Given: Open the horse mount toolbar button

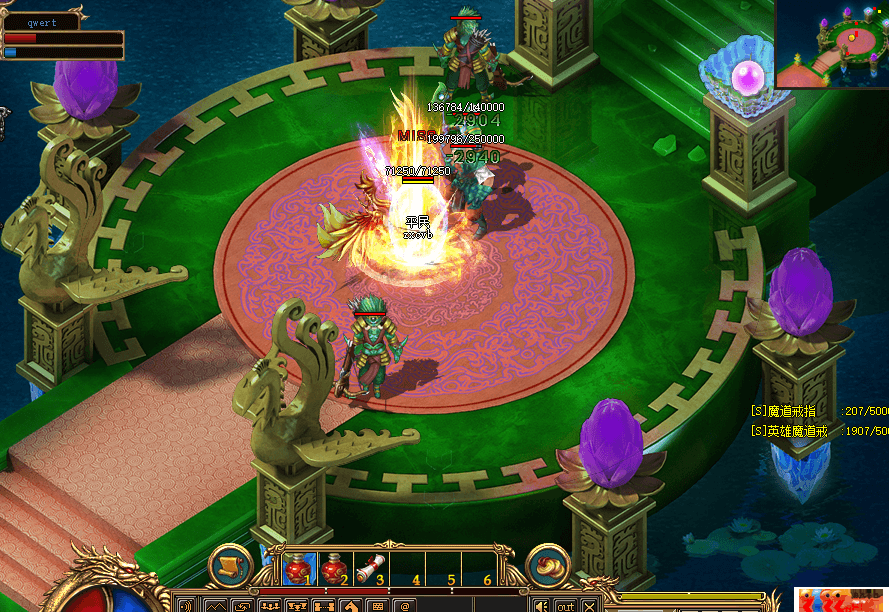Looking at the screenshot, I should tap(350, 605).
